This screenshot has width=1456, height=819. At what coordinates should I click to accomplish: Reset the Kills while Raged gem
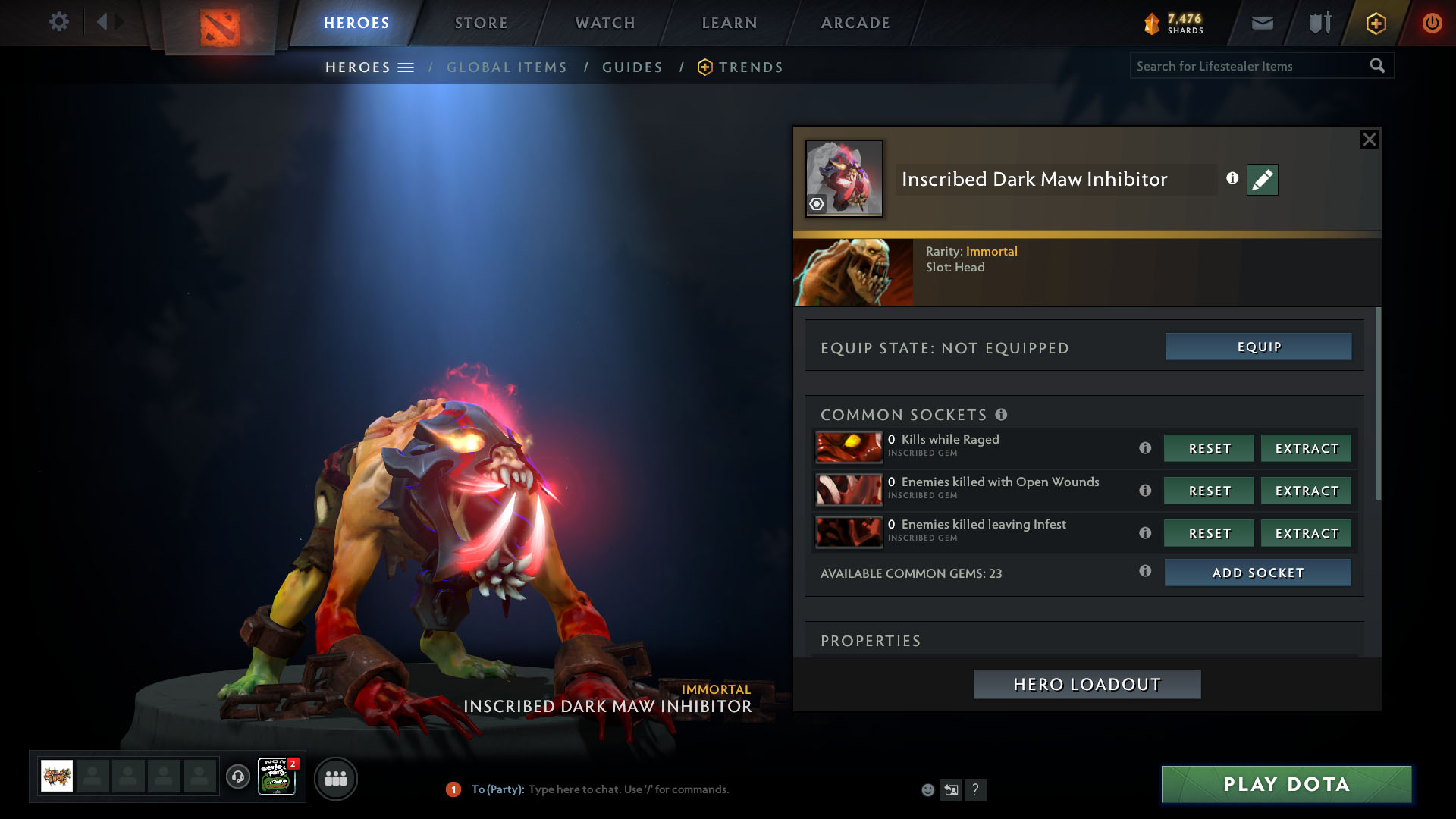pos(1209,448)
